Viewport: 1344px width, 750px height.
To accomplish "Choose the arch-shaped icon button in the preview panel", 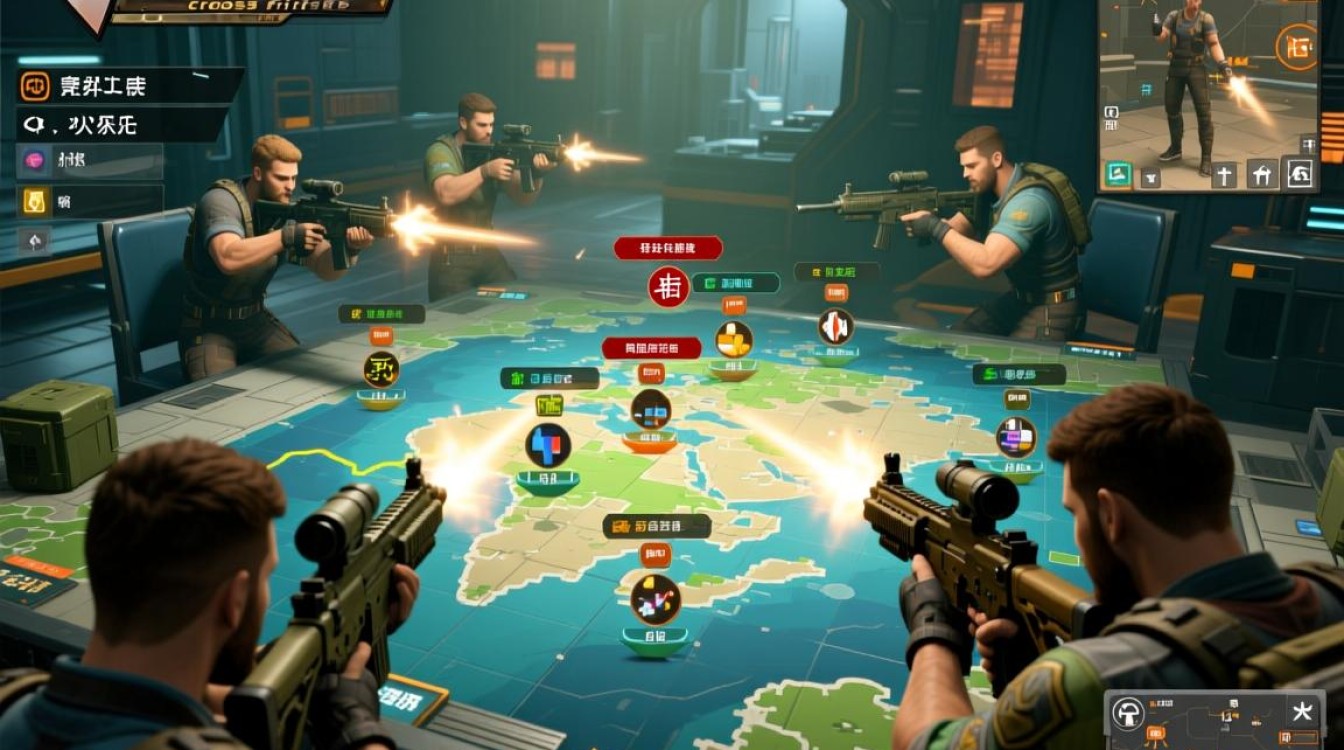I will point(1262,175).
